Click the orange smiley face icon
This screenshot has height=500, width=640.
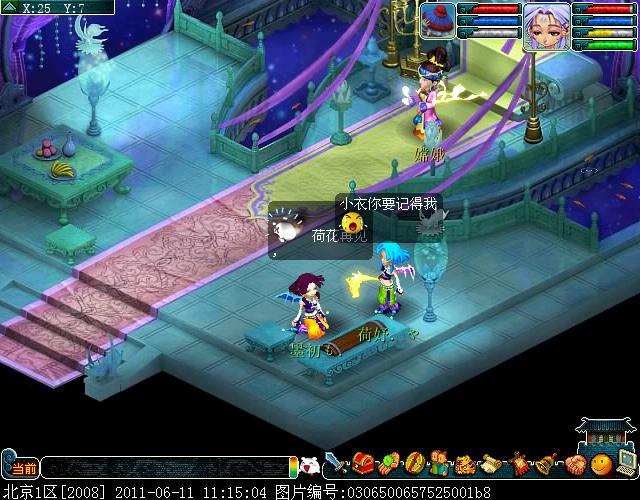pos(600,464)
